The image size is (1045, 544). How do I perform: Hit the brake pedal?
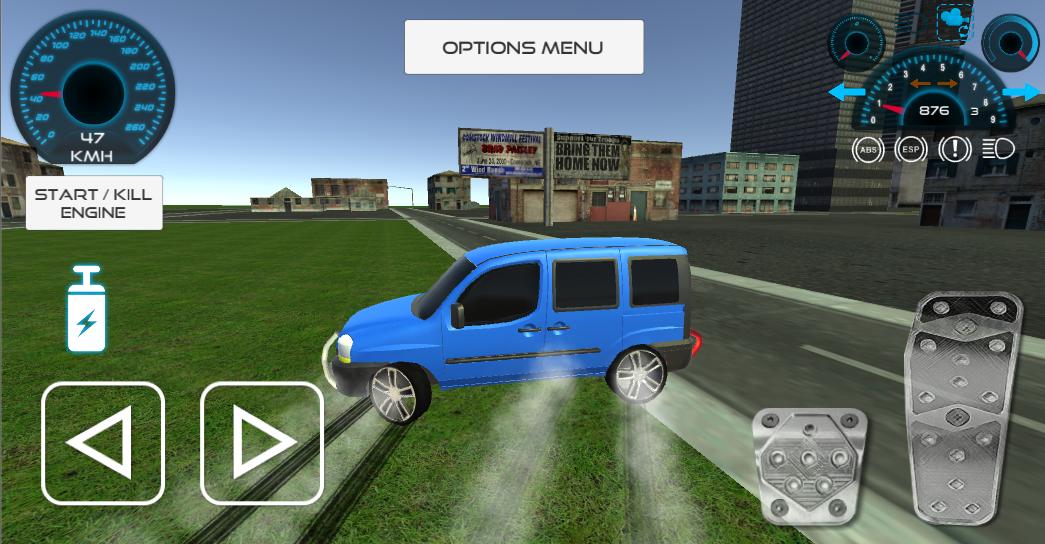pyautogui.click(x=810, y=466)
